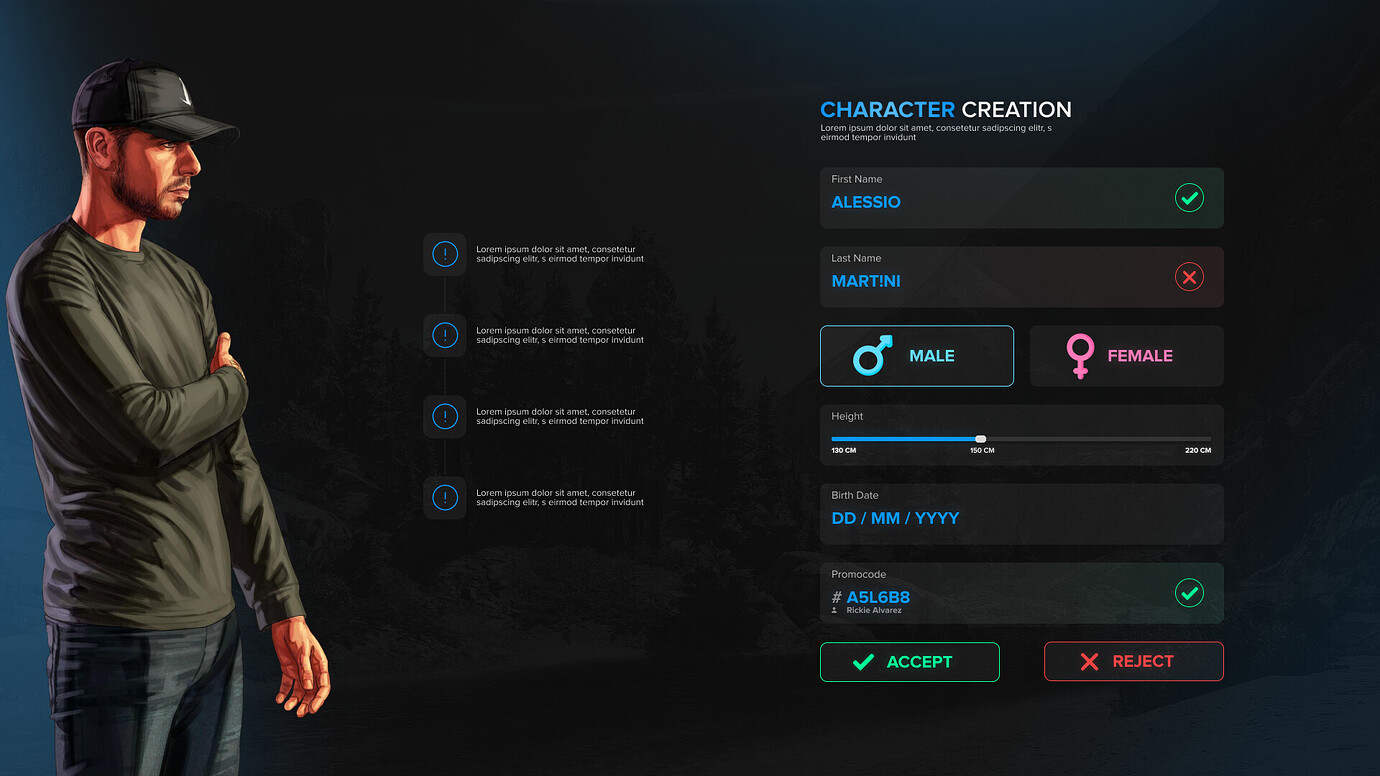Click the red X icon beside Last Name
1380x776 pixels.
(x=1189, y=277)
